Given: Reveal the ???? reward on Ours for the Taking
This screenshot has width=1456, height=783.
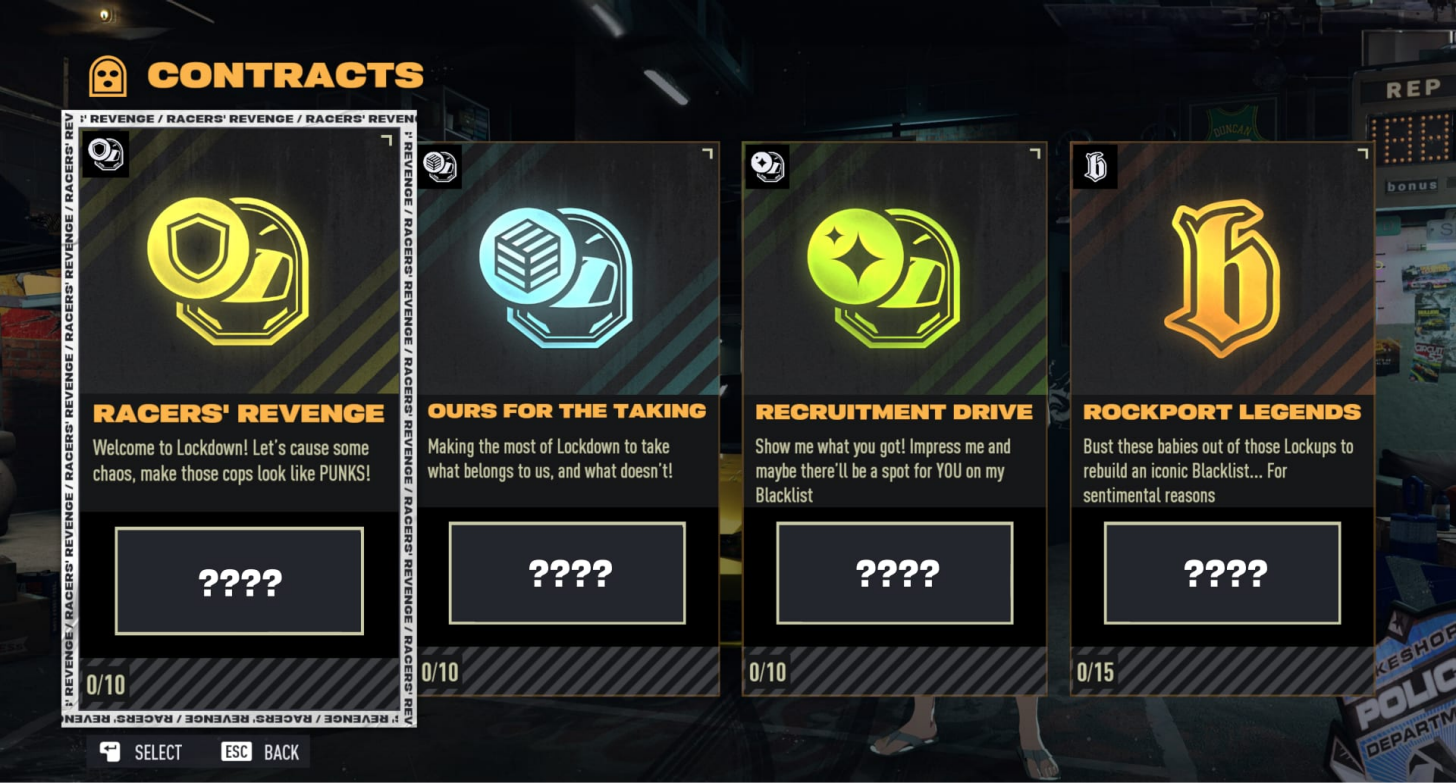Looking at the screenshot, I should click(x=567, y=571).
